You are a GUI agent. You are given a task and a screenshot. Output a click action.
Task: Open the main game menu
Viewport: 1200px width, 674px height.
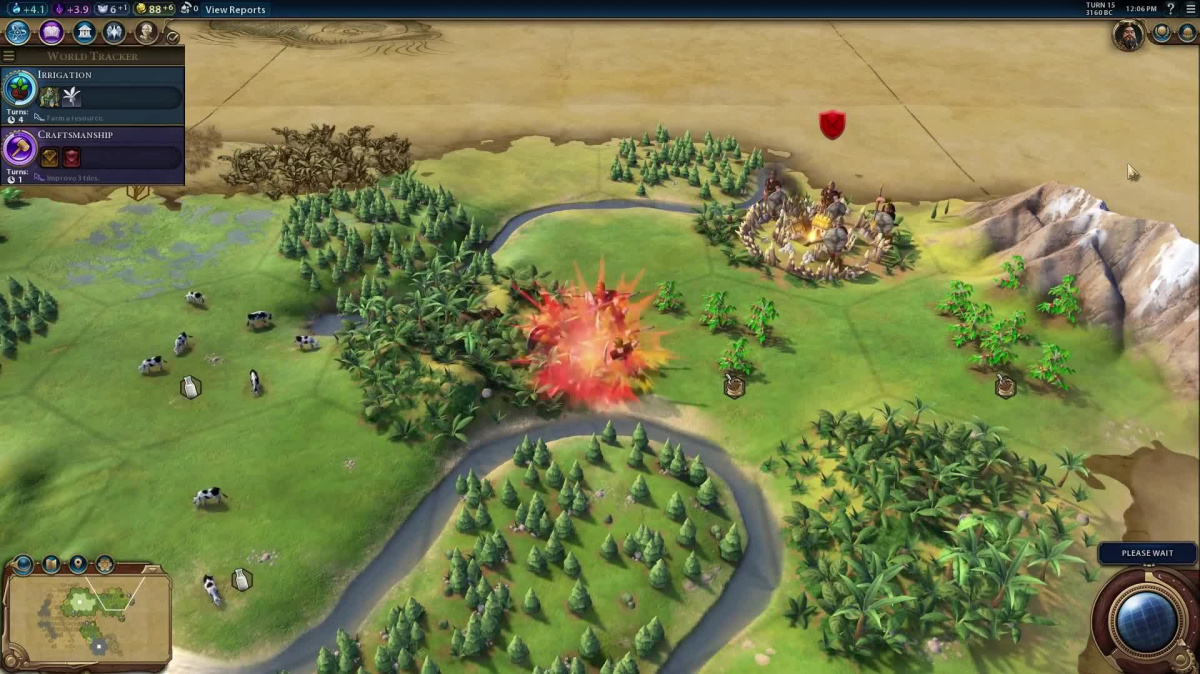[1188, 9]
